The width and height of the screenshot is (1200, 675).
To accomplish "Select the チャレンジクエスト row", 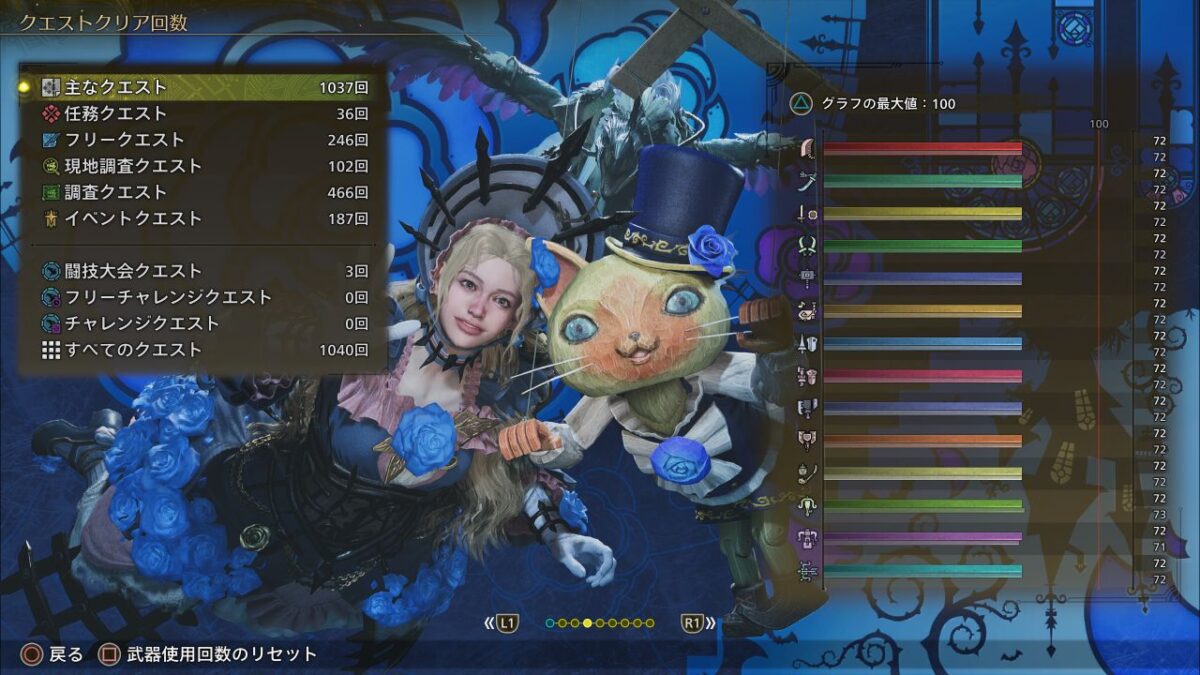I will coord(200,323).
